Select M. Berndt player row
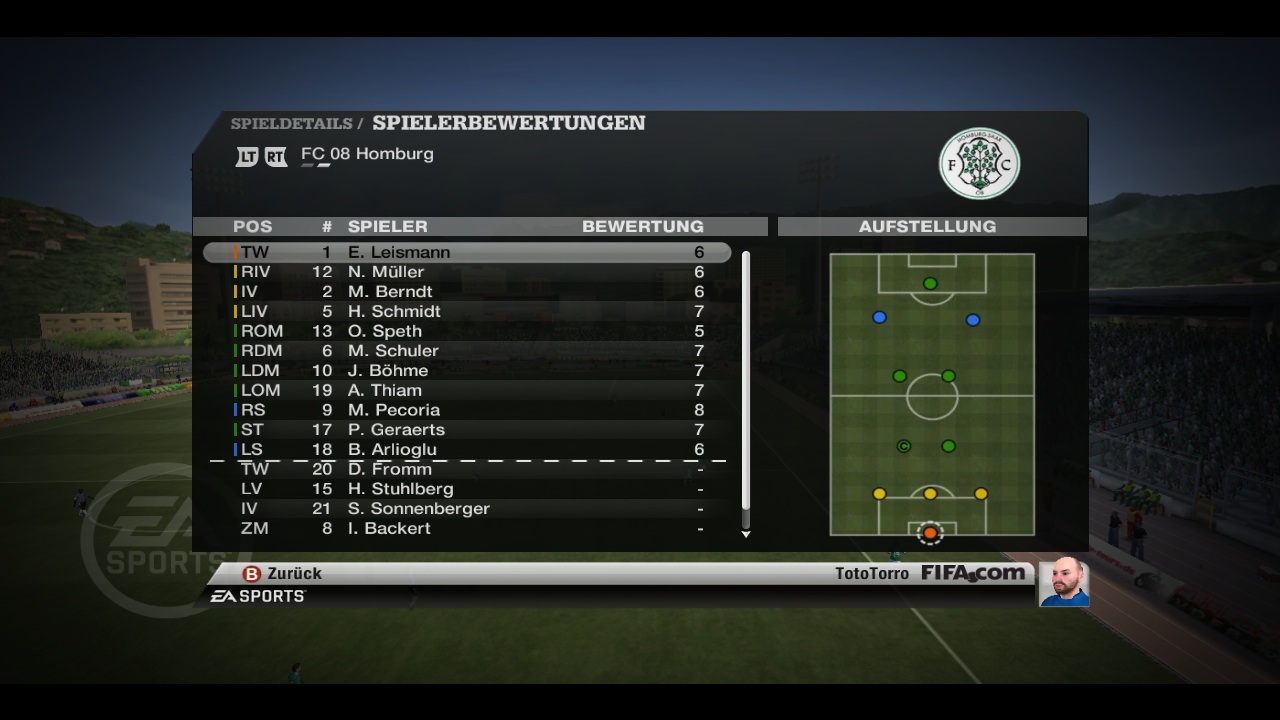Screen dimensions: 1280x720 (x=467, y=292)
